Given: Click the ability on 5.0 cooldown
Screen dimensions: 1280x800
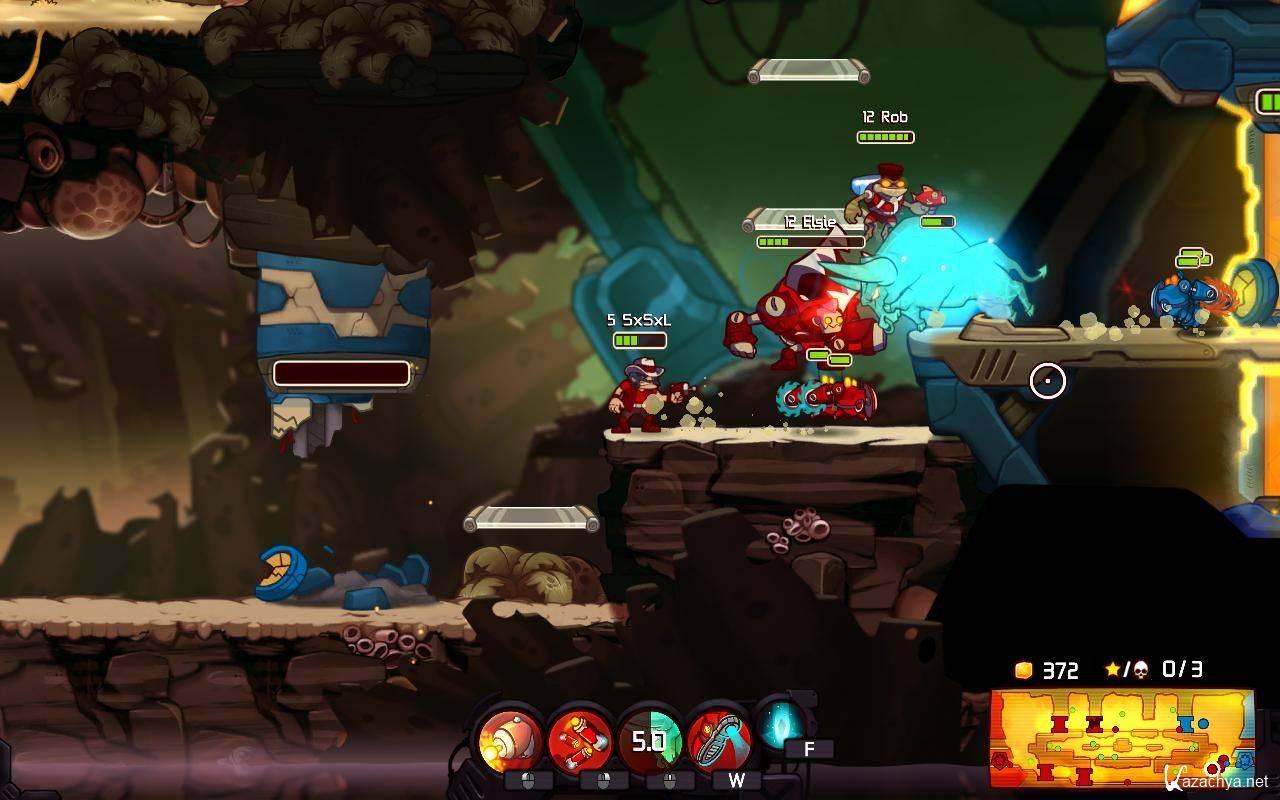Looking at the screenshot, I should pos(649,740).
